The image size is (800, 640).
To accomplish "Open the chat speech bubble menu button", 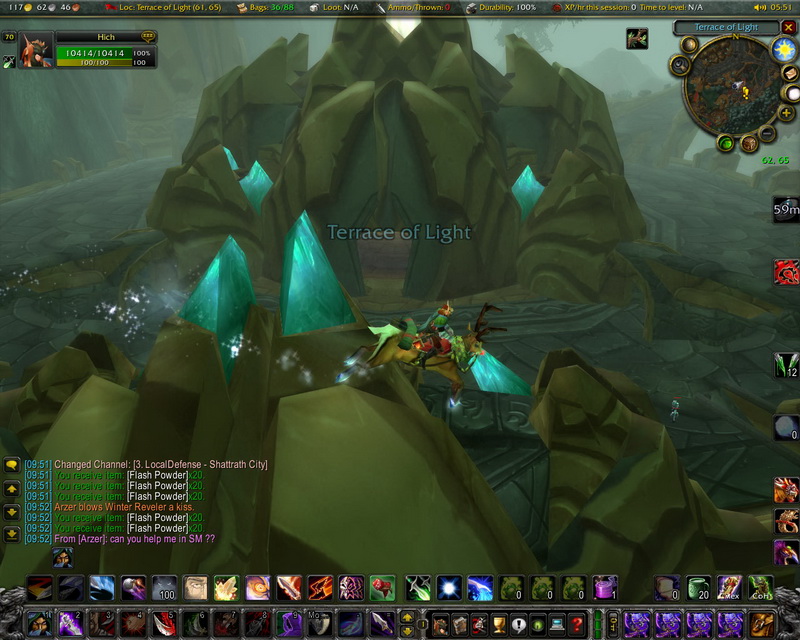I will [x=11, y=465].
